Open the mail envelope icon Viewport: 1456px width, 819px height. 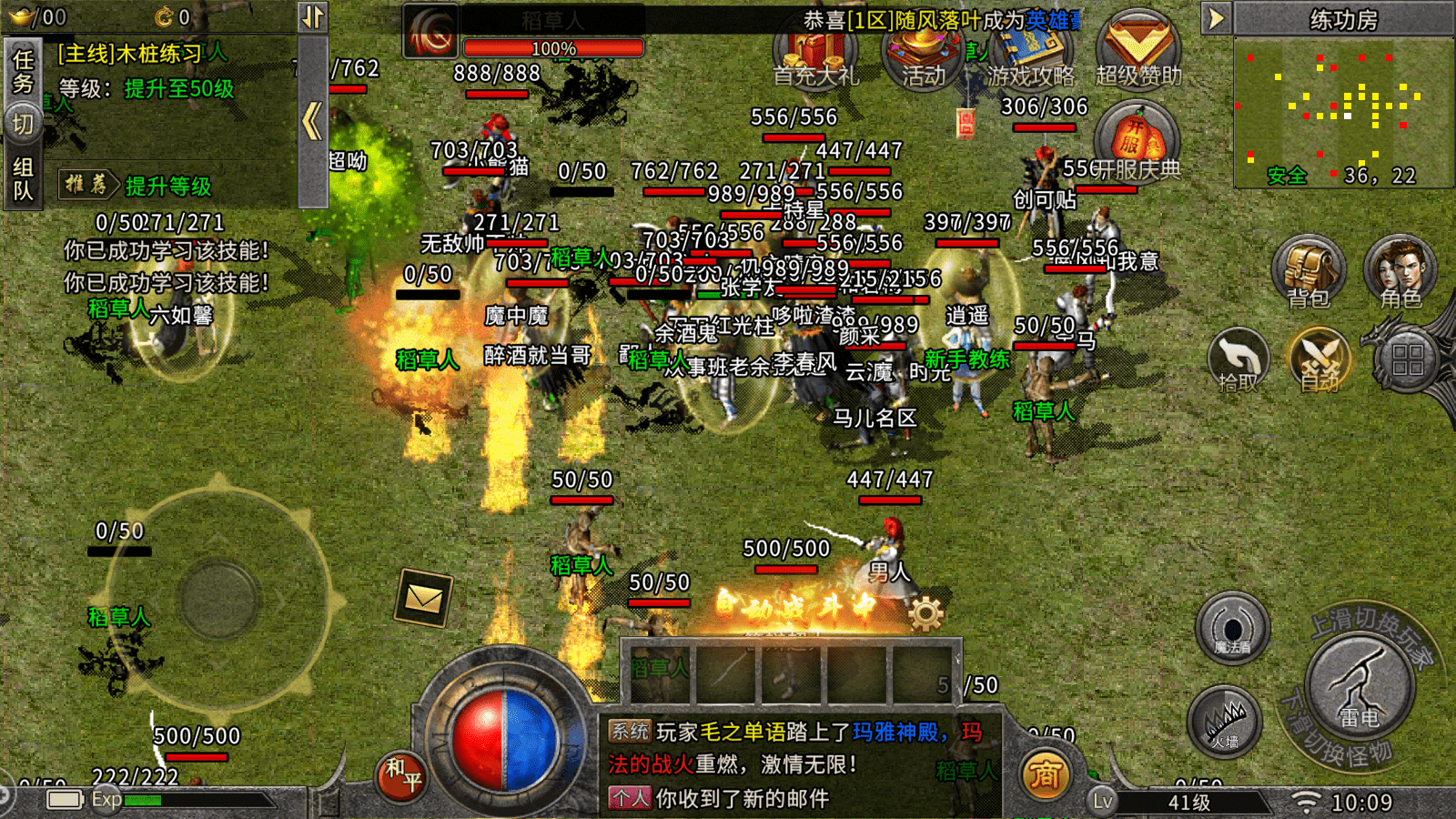click(424, 598)
